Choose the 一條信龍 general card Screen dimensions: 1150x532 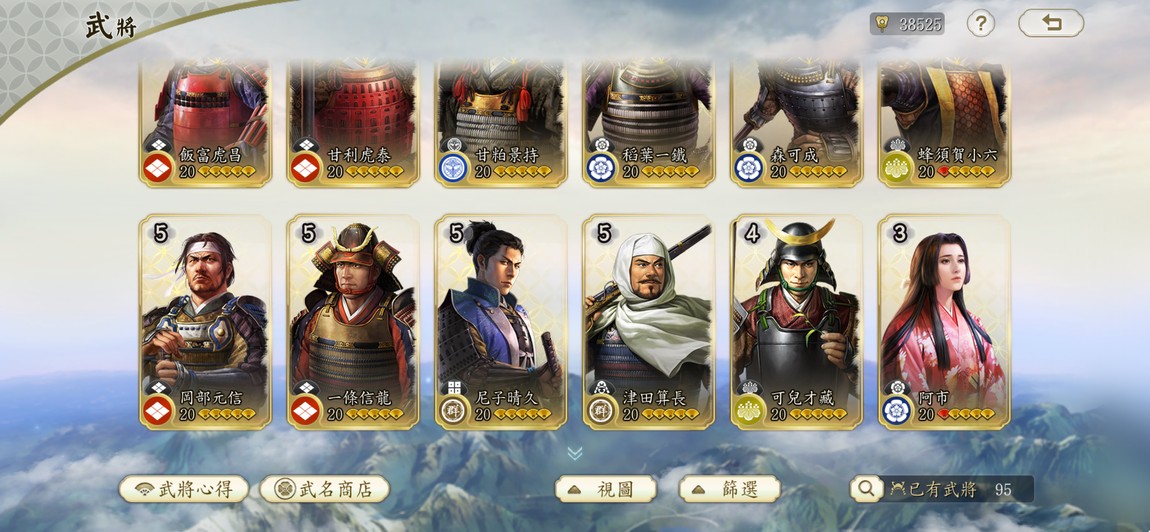tap(353, 320)
